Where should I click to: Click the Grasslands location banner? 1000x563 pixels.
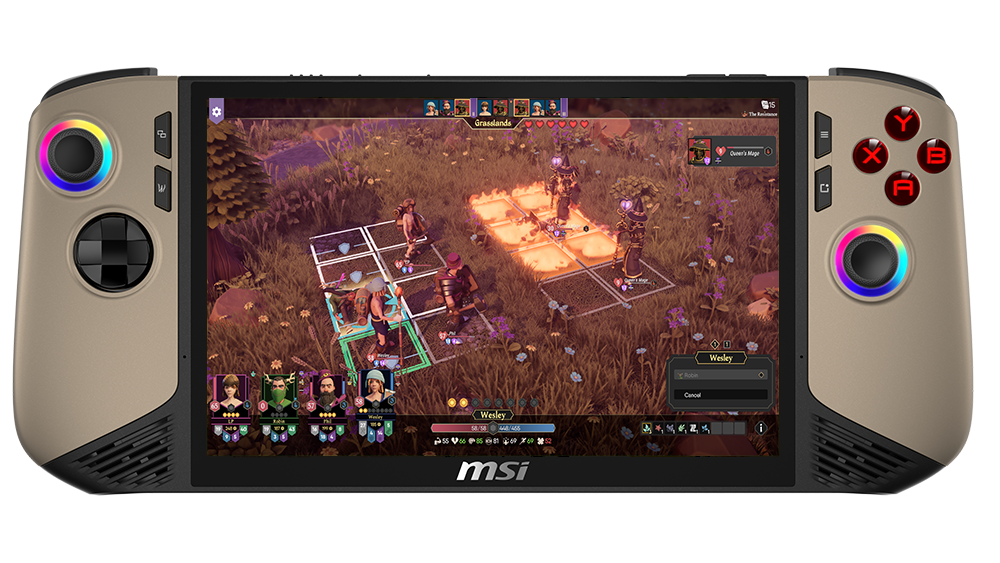(493, 125)
